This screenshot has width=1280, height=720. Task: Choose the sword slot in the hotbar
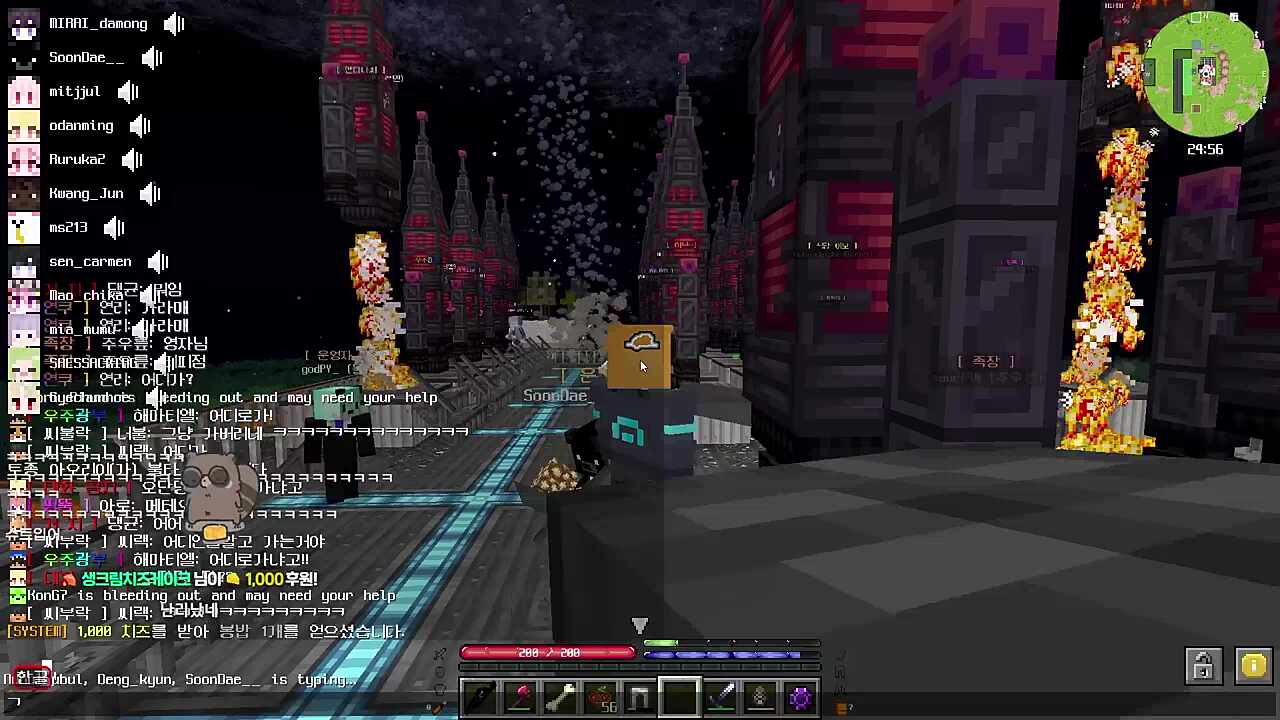point(720,697)
